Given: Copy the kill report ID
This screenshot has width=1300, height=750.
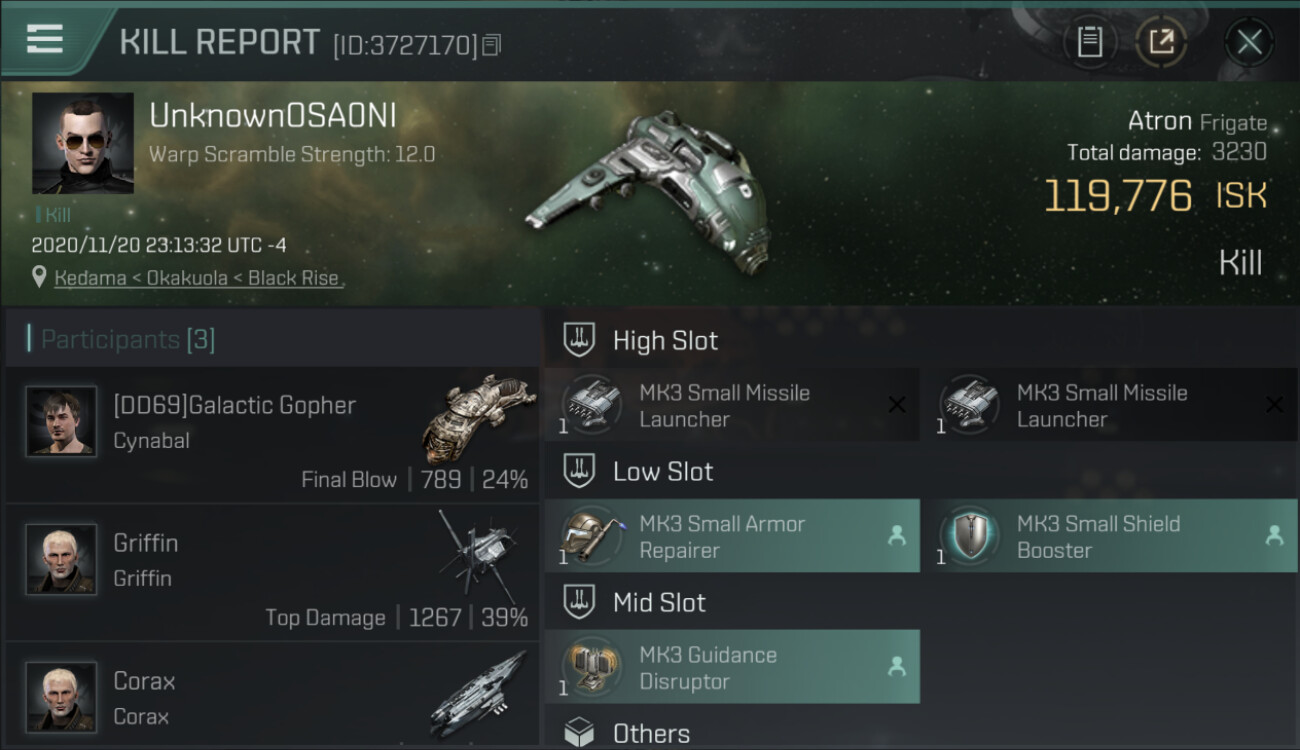Looking at the screenshot, I should coord(491,45).
